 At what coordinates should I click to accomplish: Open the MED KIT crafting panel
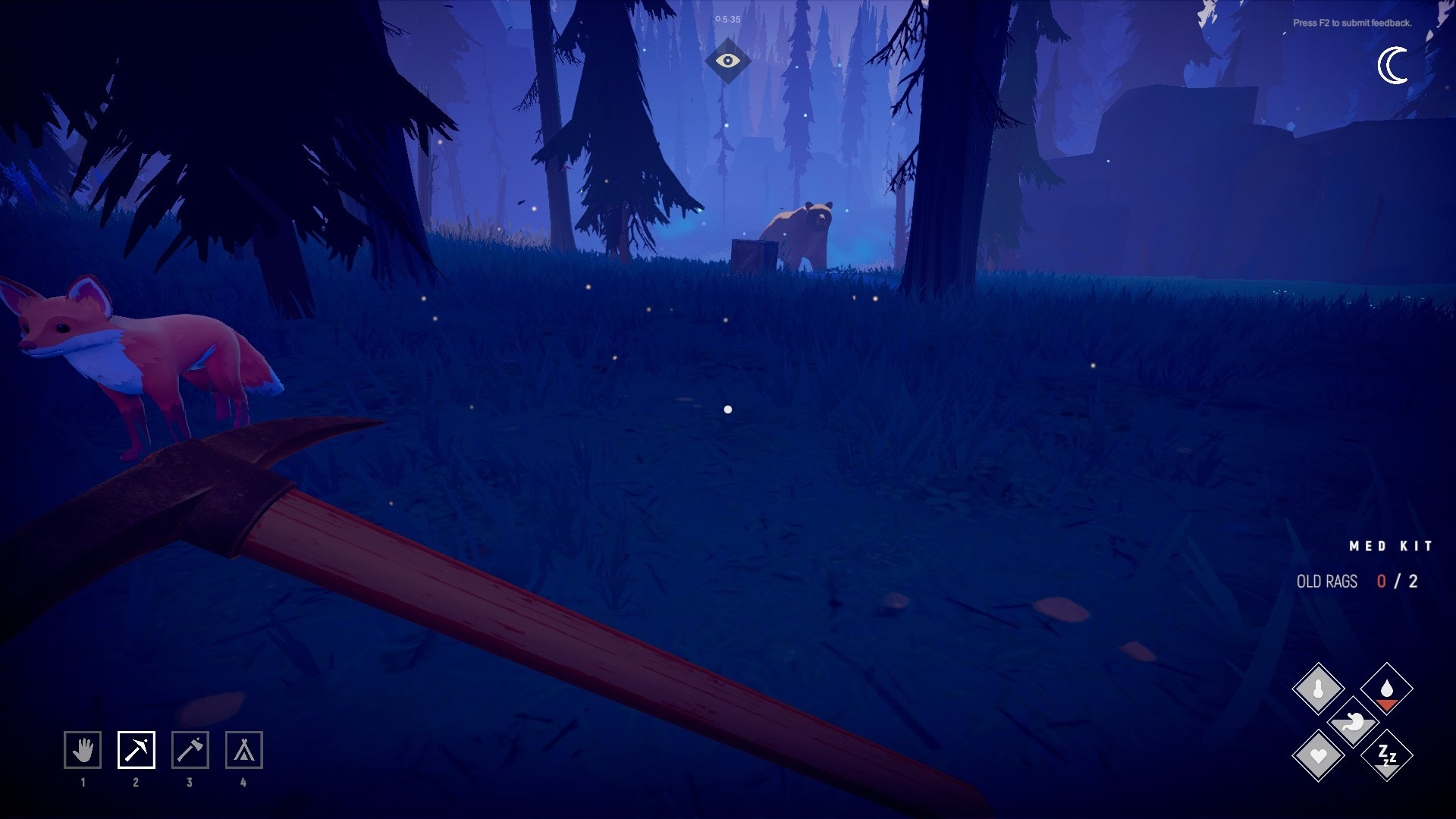point(1390,544)
